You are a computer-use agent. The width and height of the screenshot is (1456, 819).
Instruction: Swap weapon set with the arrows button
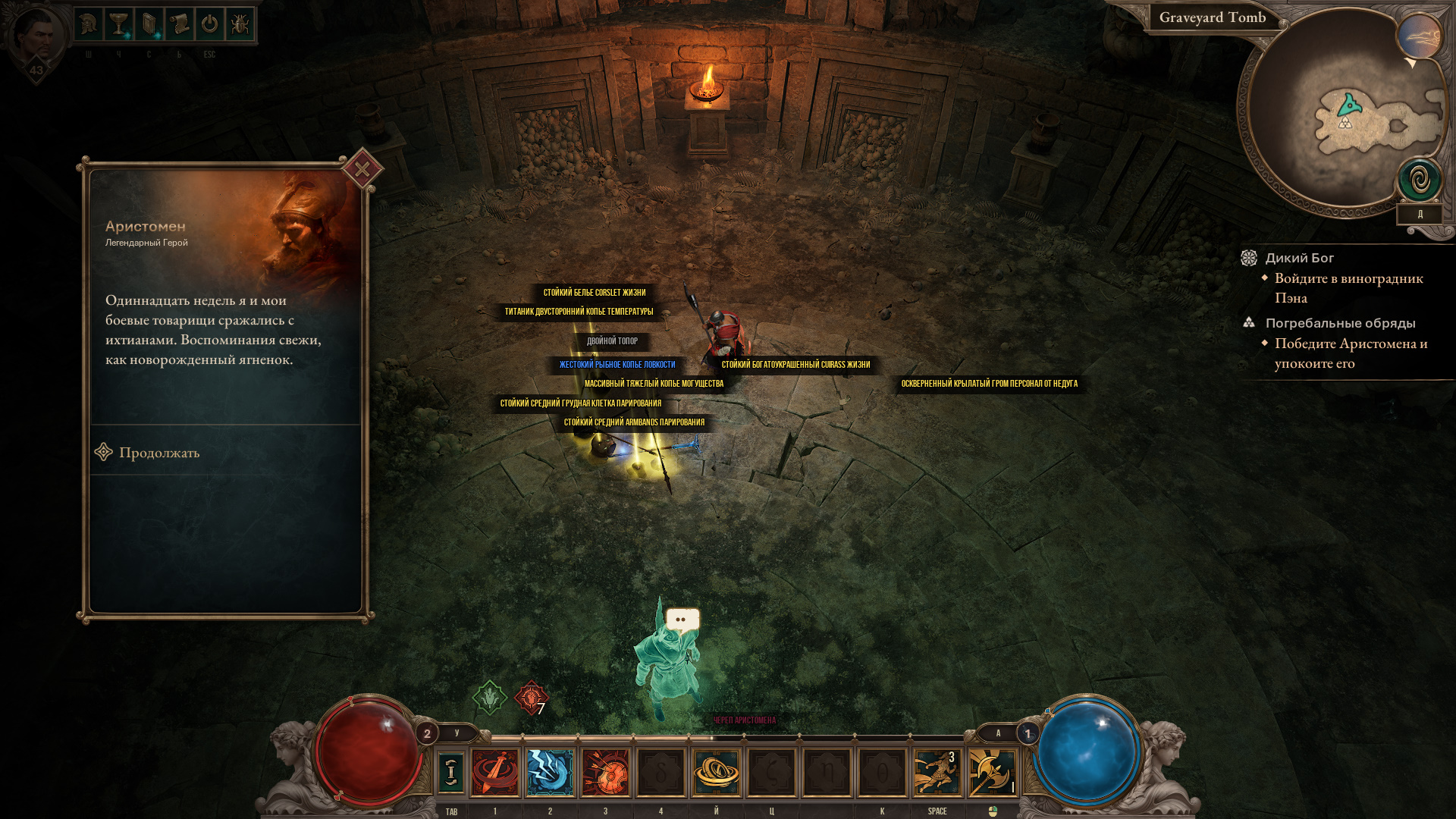point(451,772)
